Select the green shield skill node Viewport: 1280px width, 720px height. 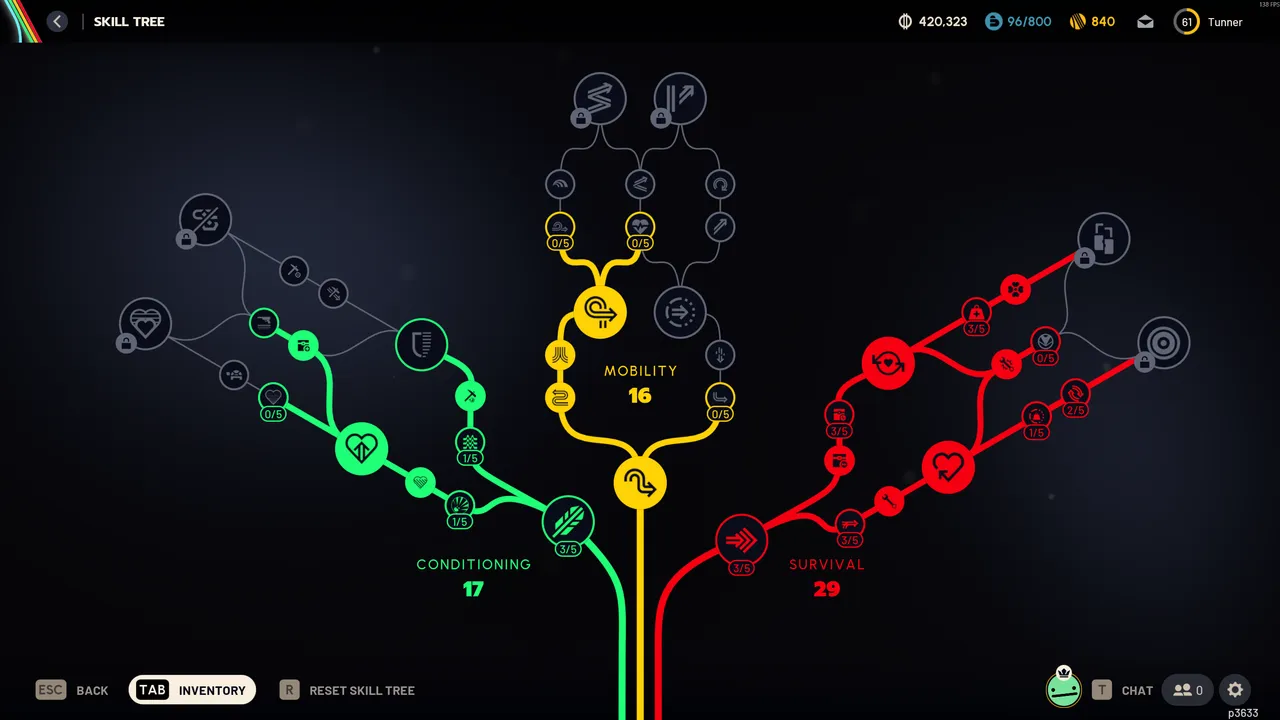pyautogui.click(x=421, y=344)
